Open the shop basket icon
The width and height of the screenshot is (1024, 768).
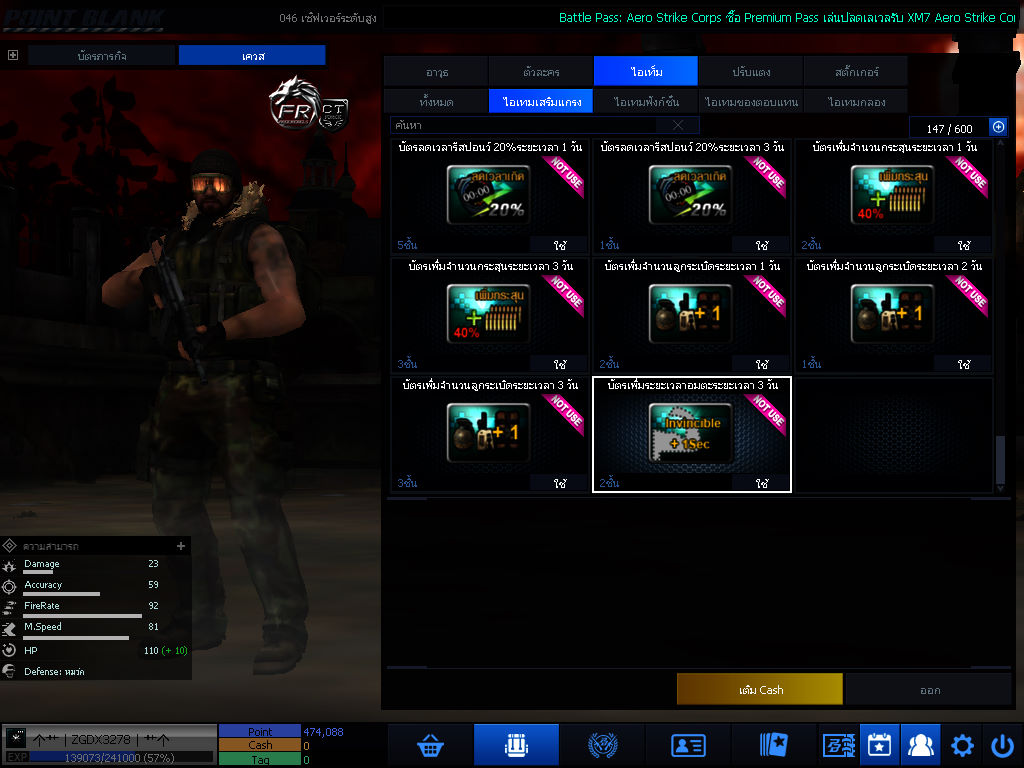point(430,745)
